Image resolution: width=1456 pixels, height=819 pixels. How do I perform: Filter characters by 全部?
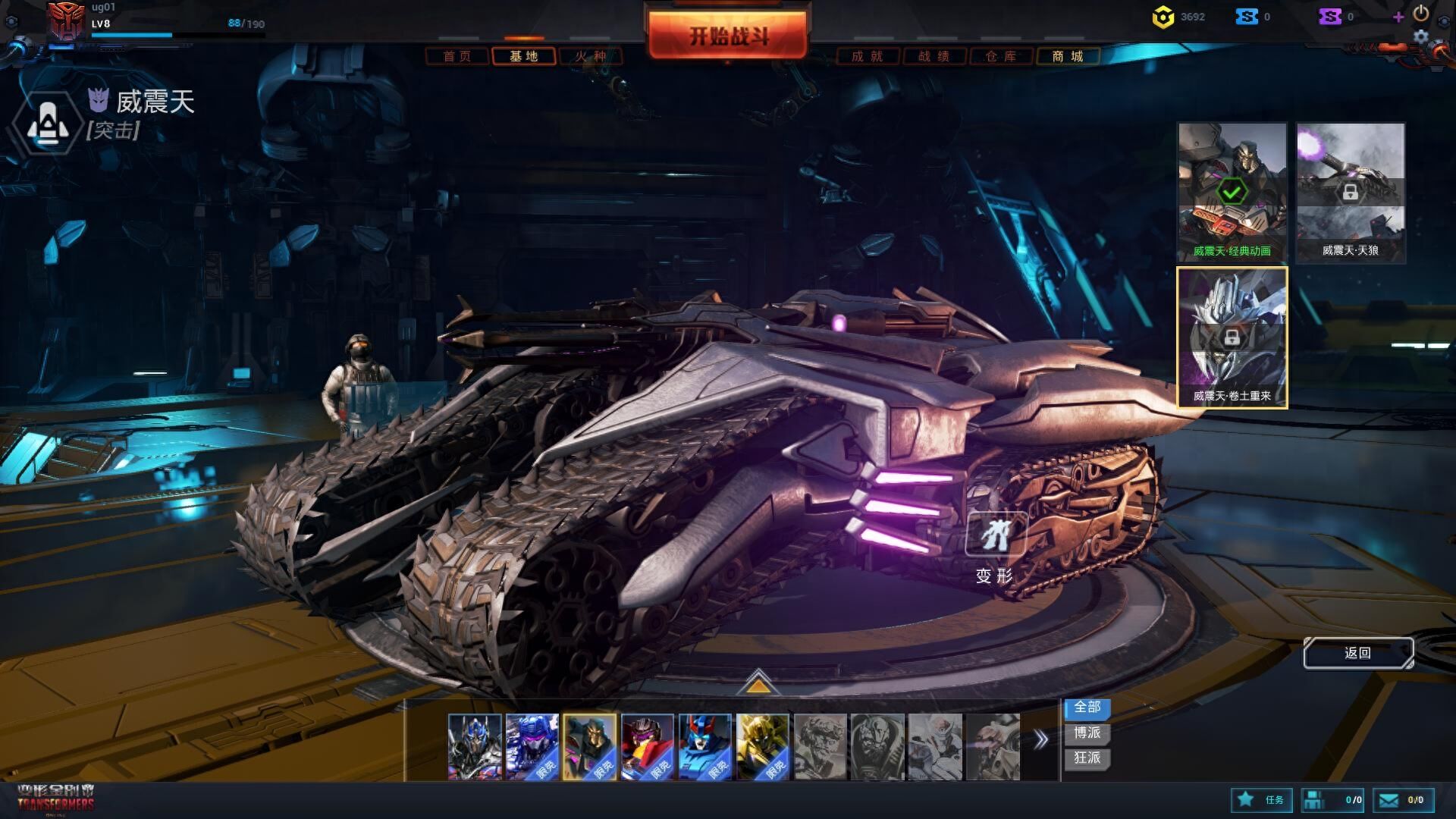(1087, 708)
